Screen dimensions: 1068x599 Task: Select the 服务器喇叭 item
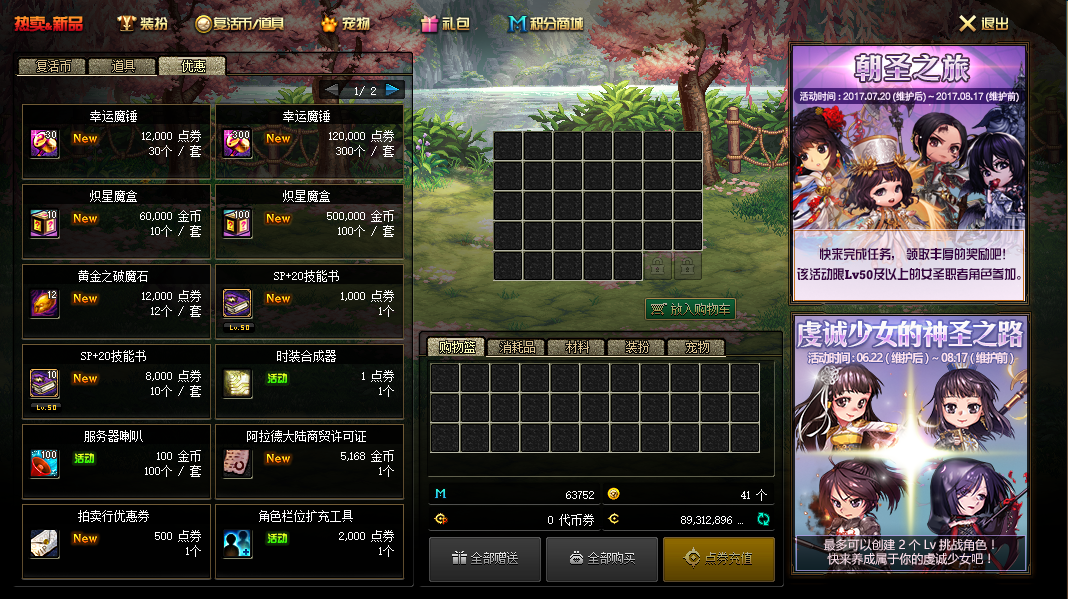[116, 459]
